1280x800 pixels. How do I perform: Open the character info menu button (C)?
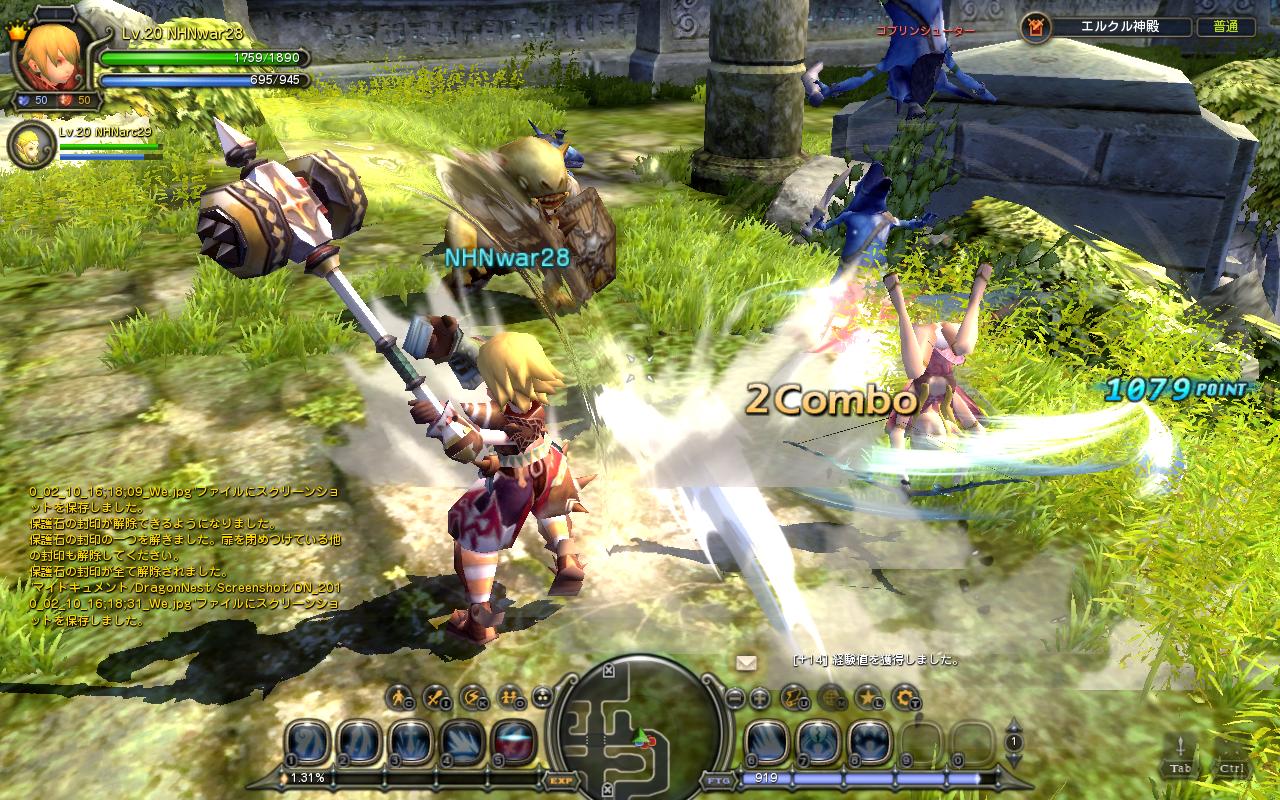click(401, 696)
